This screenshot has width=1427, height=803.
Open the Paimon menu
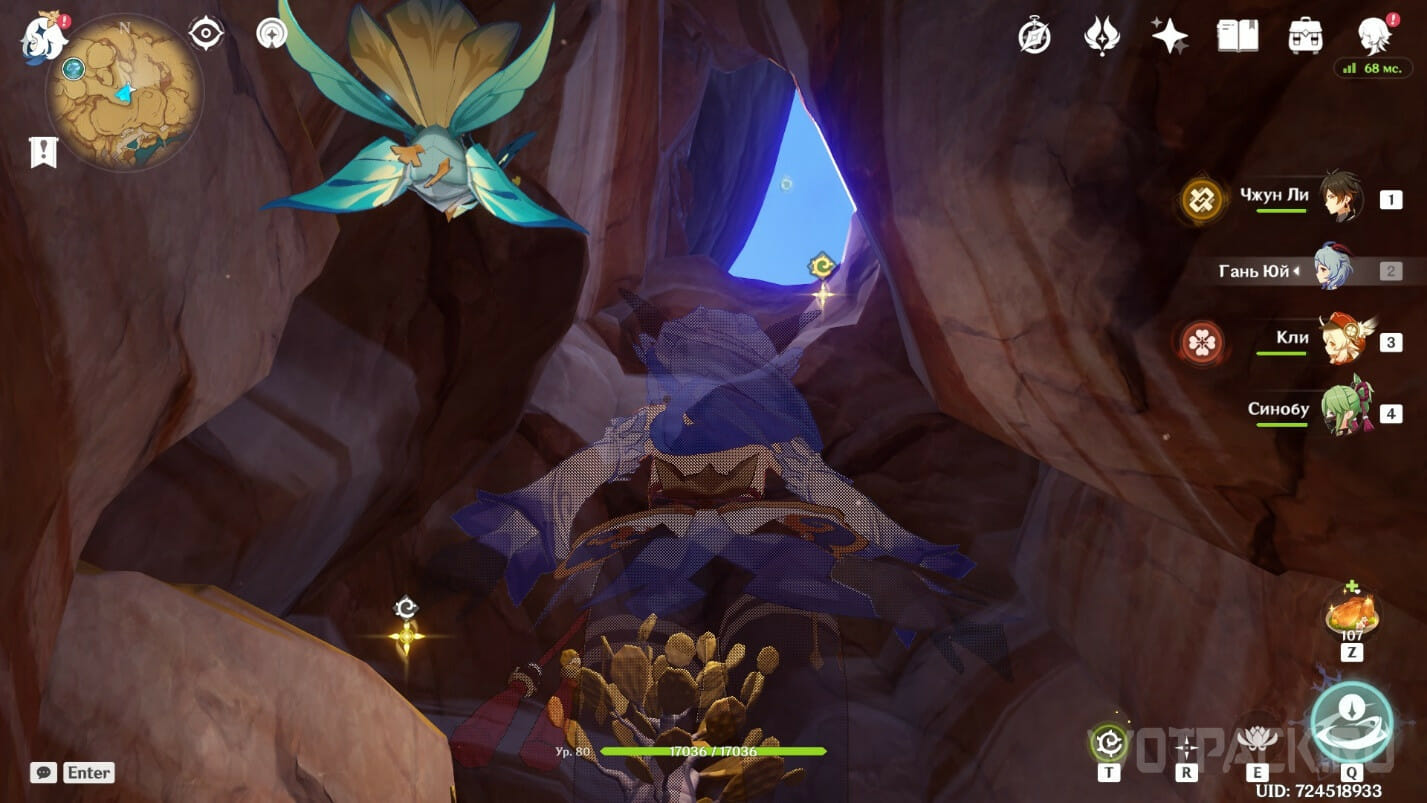(x=44, y=36)
